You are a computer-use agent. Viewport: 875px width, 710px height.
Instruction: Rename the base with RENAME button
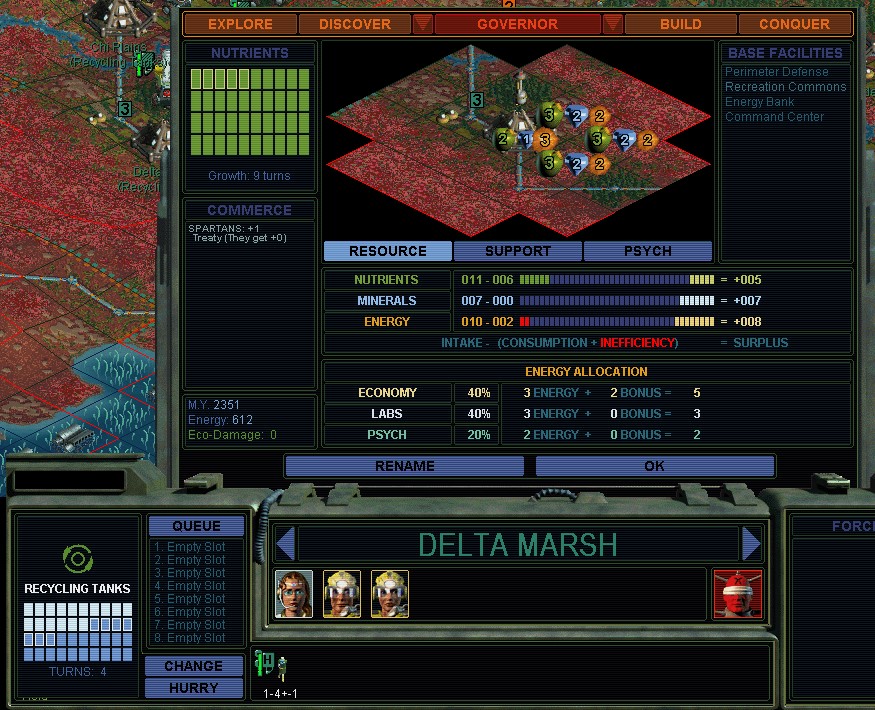tap(405, 466)
